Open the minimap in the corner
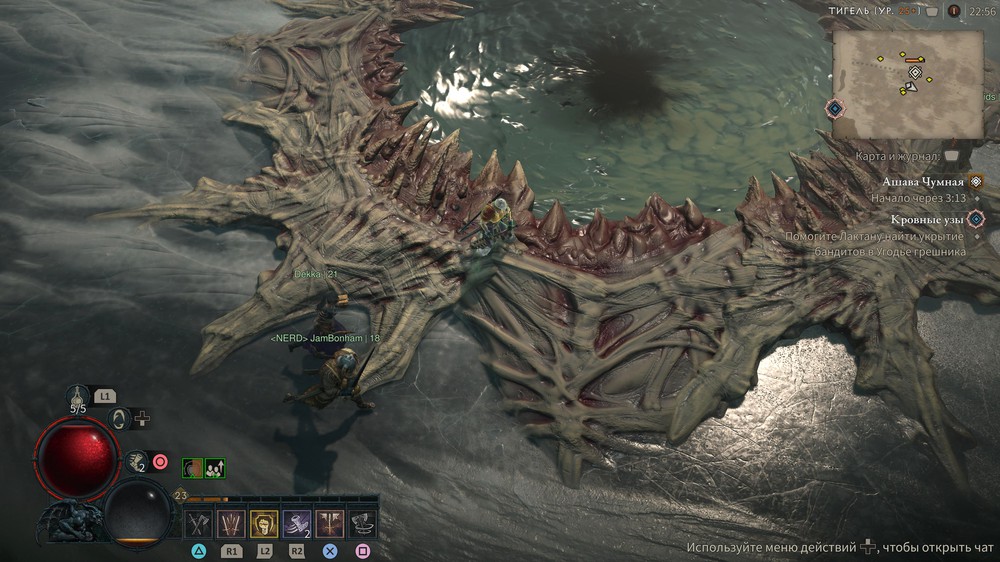The height and width of the screenshot is (562, 1000). point(908,83)
